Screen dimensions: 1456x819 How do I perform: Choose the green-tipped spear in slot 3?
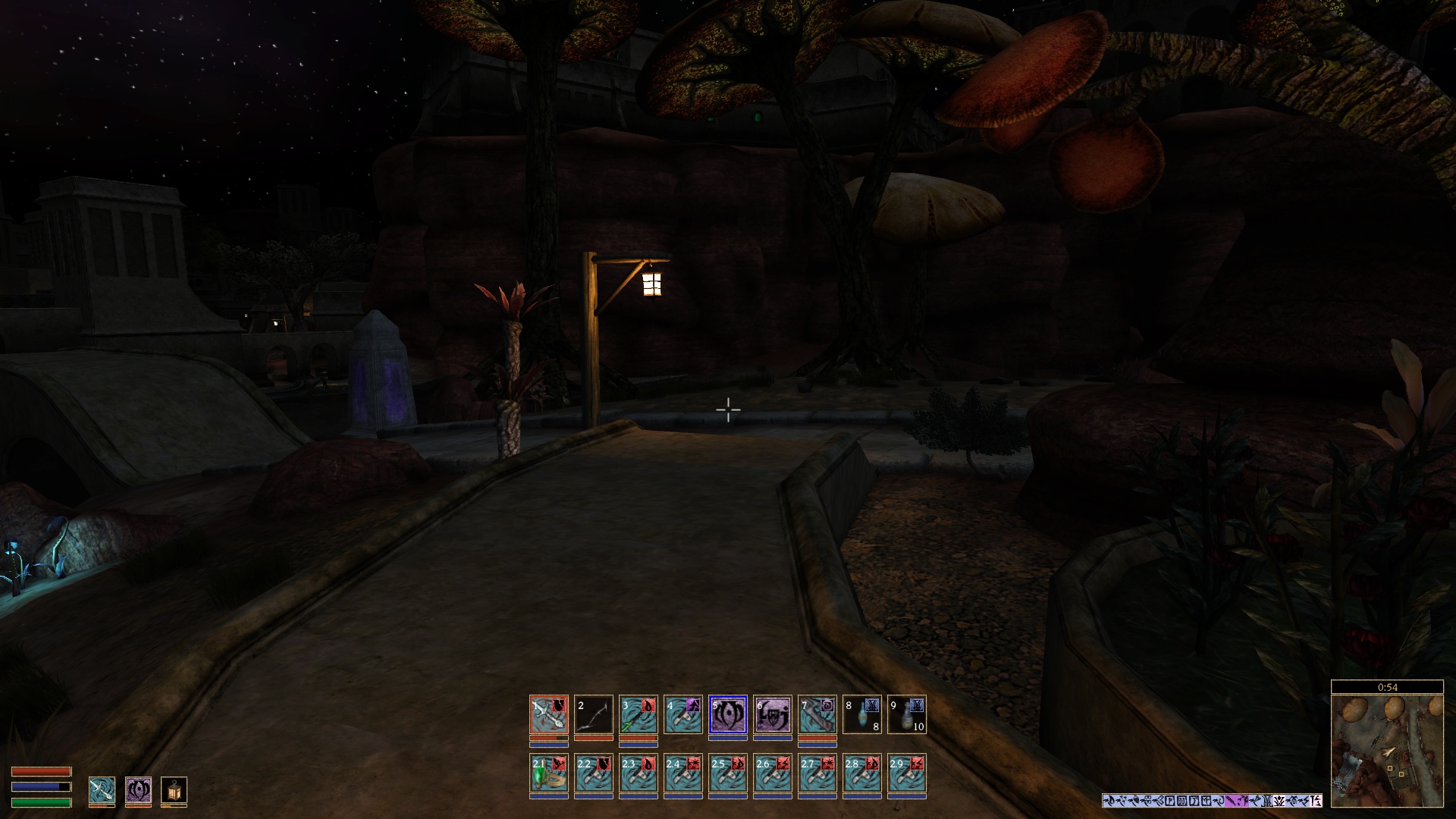(639, 714)
